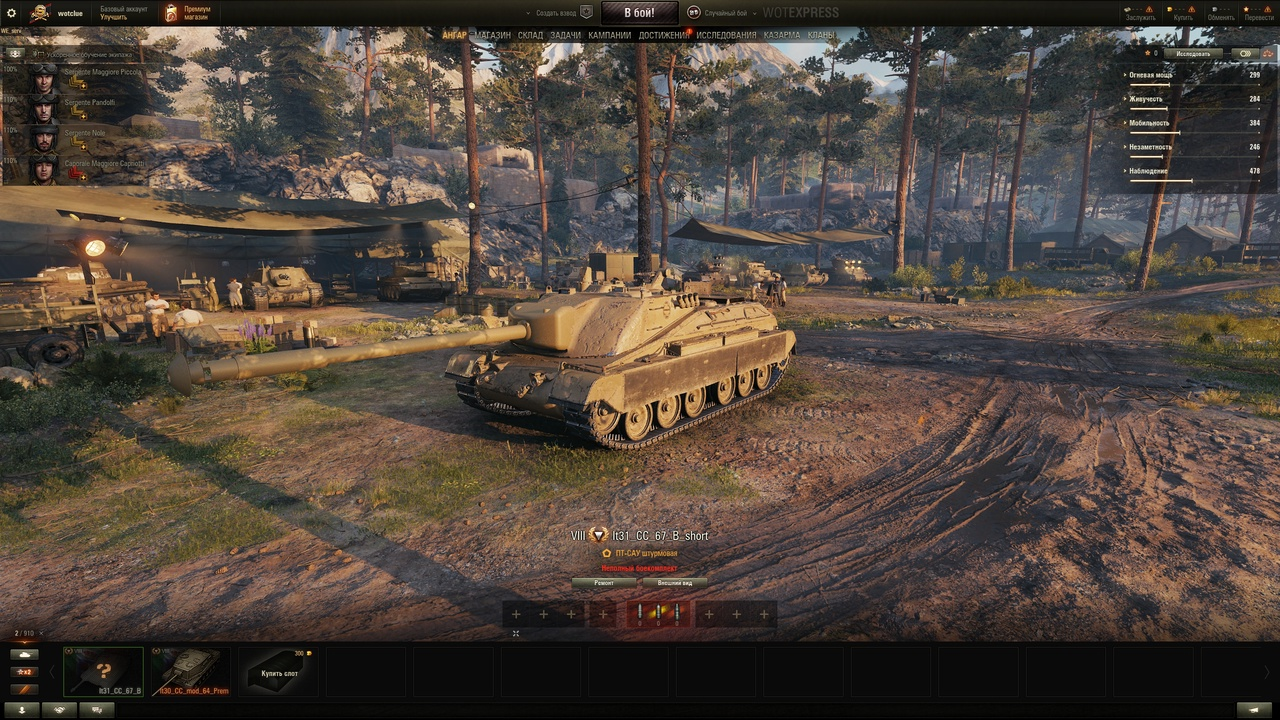Start battle with the "В бой!" button

639,13
